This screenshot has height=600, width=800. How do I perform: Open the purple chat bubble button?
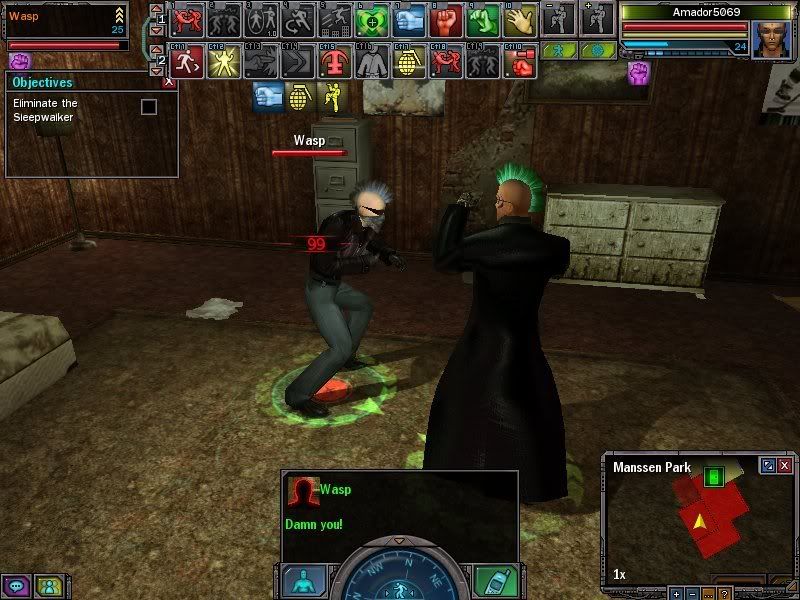(x=18, y=587)
